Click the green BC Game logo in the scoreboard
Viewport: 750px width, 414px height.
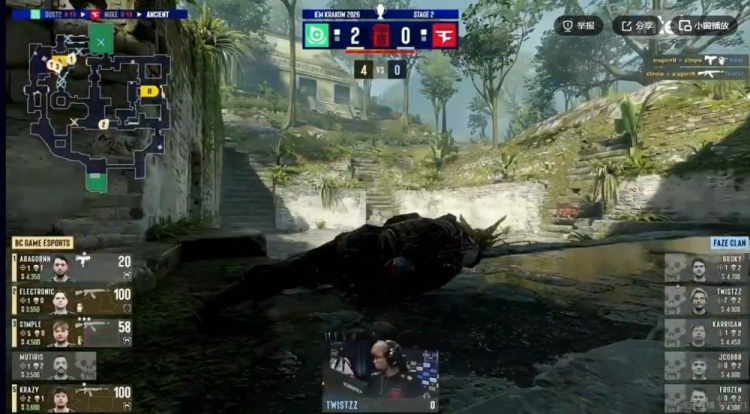[x=318, y=35]
